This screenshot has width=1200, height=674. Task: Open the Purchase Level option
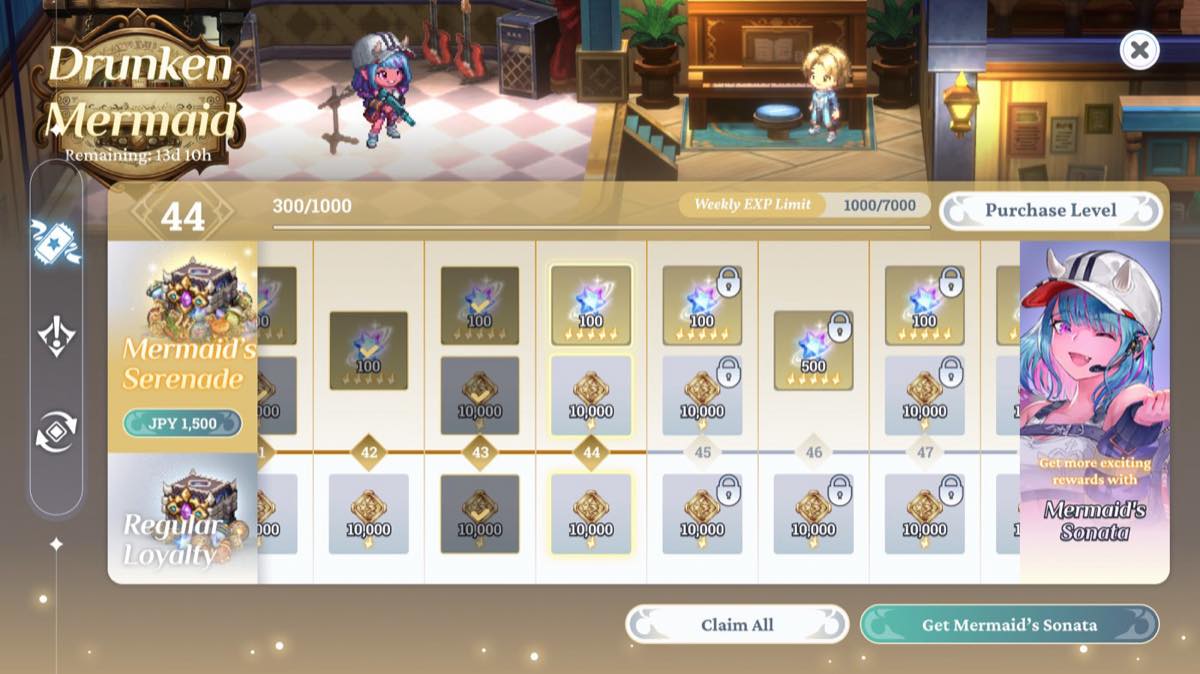point(1050,211)
